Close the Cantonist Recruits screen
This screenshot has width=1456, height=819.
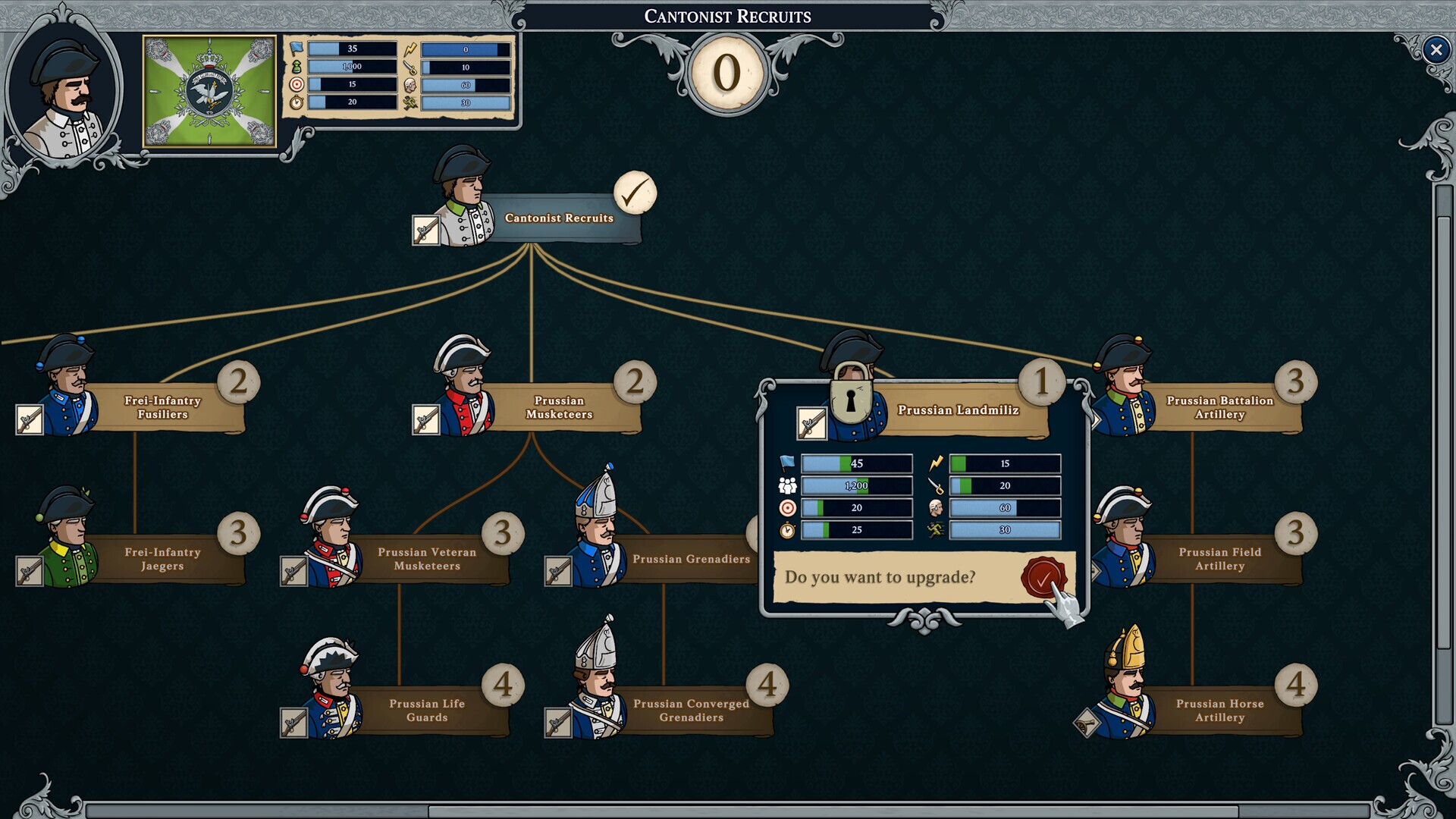[1436, 49]
